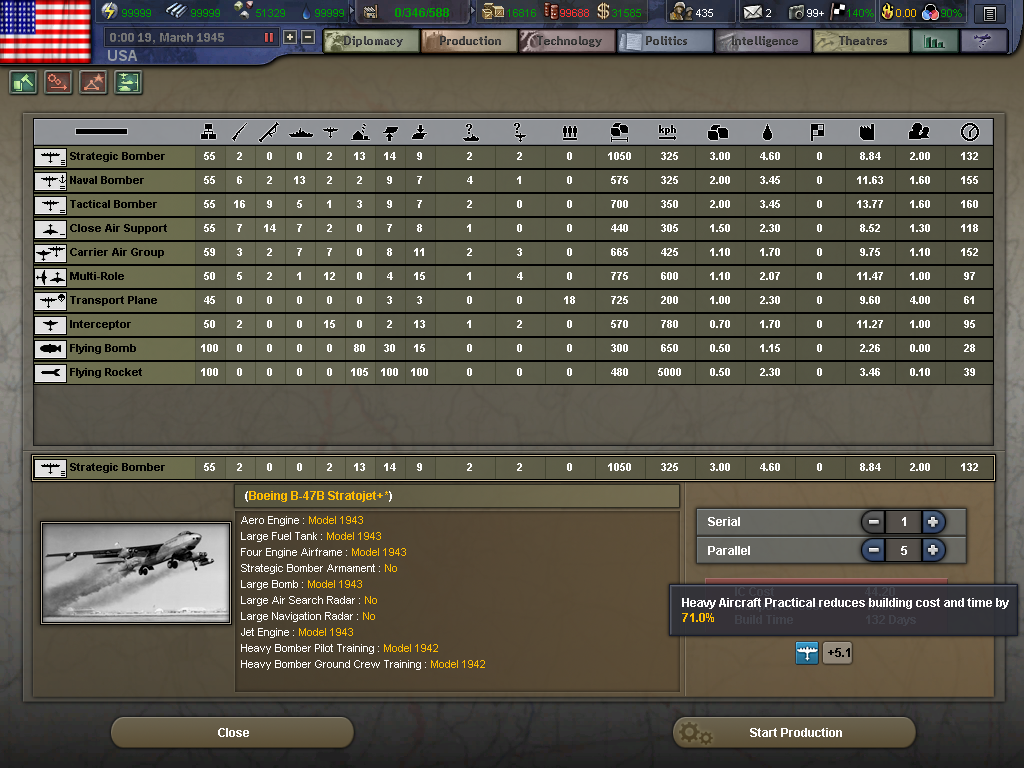Open the Technology tab
This screenshot has width=1024, height=768.
coord(566,41)
